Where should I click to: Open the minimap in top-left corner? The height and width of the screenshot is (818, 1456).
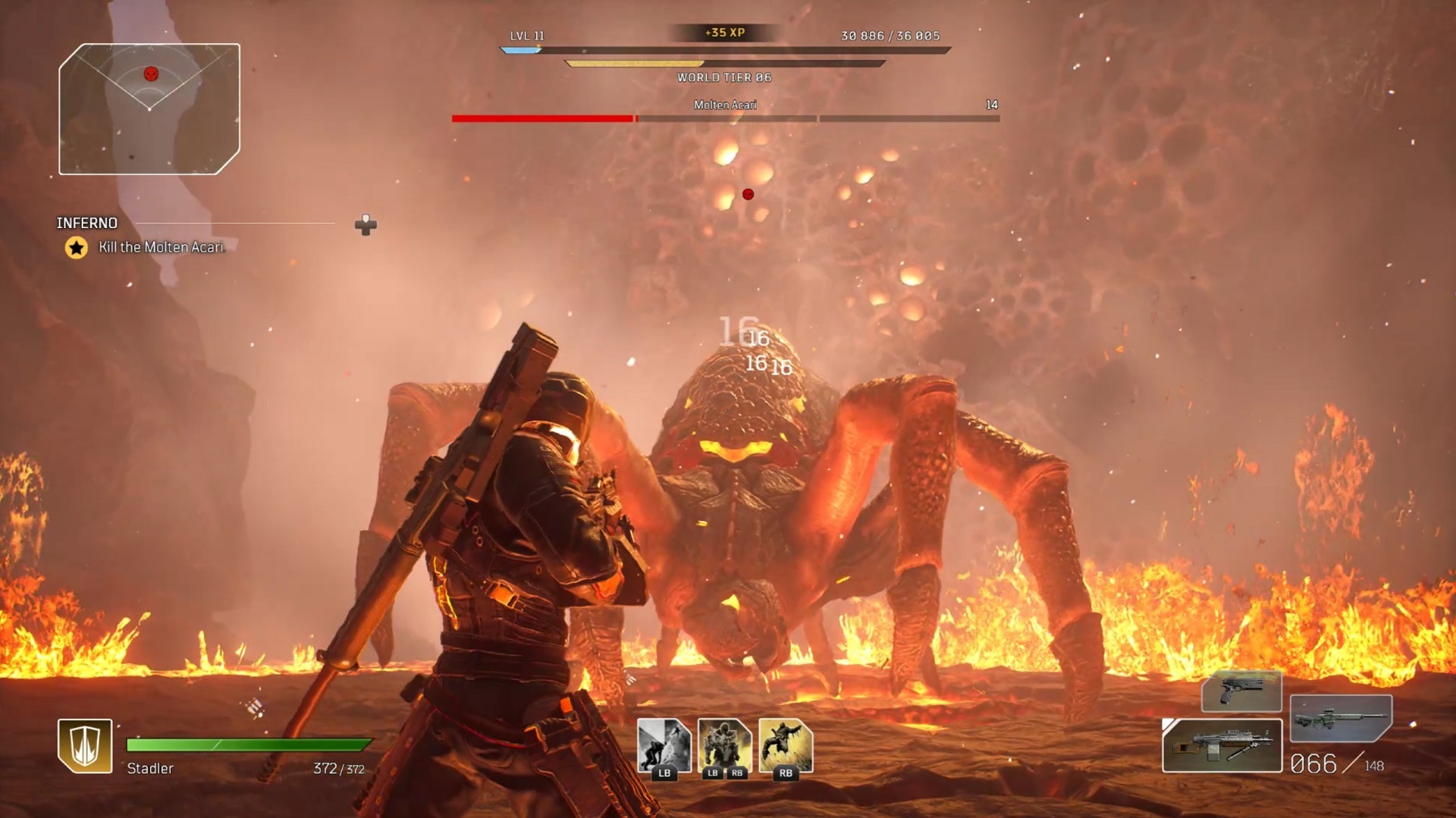coord(148,110)
